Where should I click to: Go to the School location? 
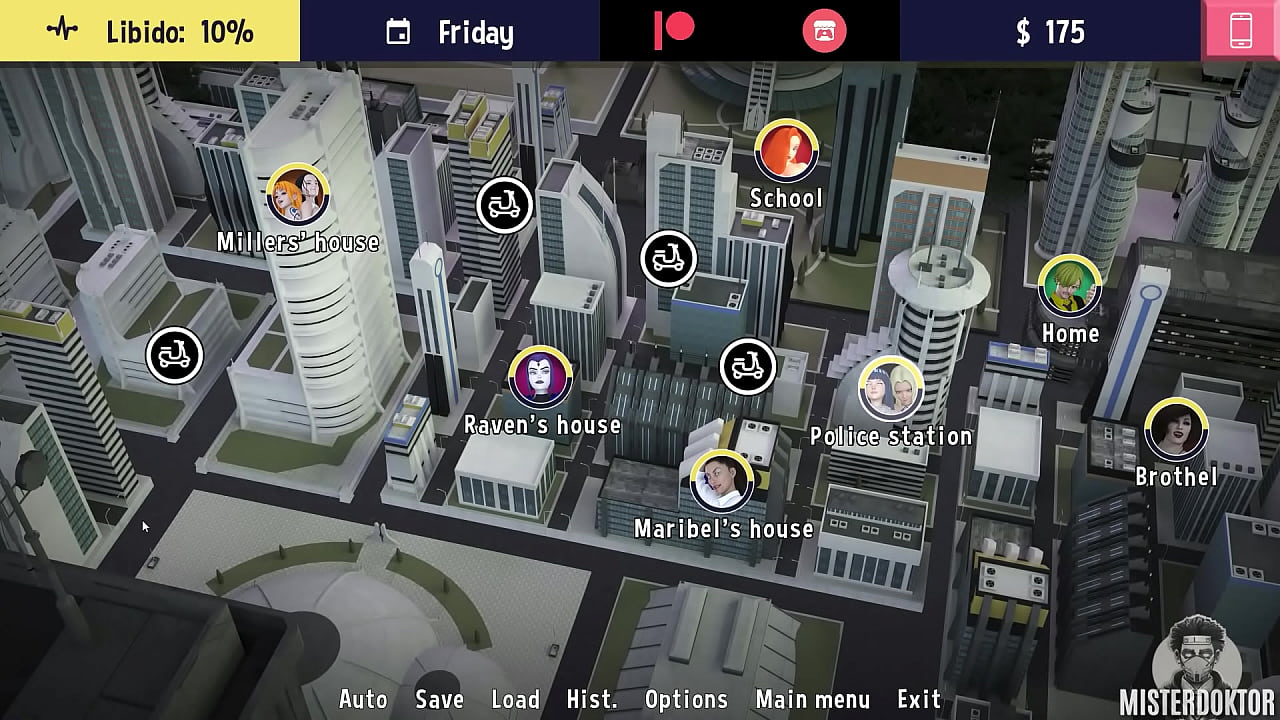point(786,151)
